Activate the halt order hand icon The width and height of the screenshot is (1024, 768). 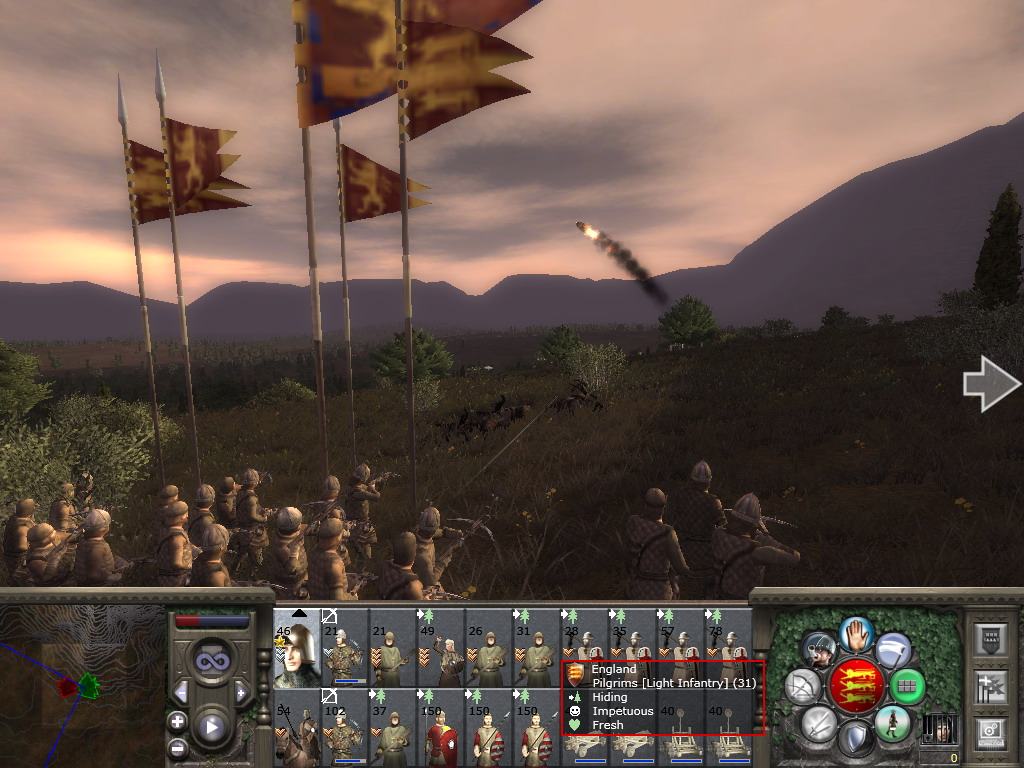coord(855,633)
